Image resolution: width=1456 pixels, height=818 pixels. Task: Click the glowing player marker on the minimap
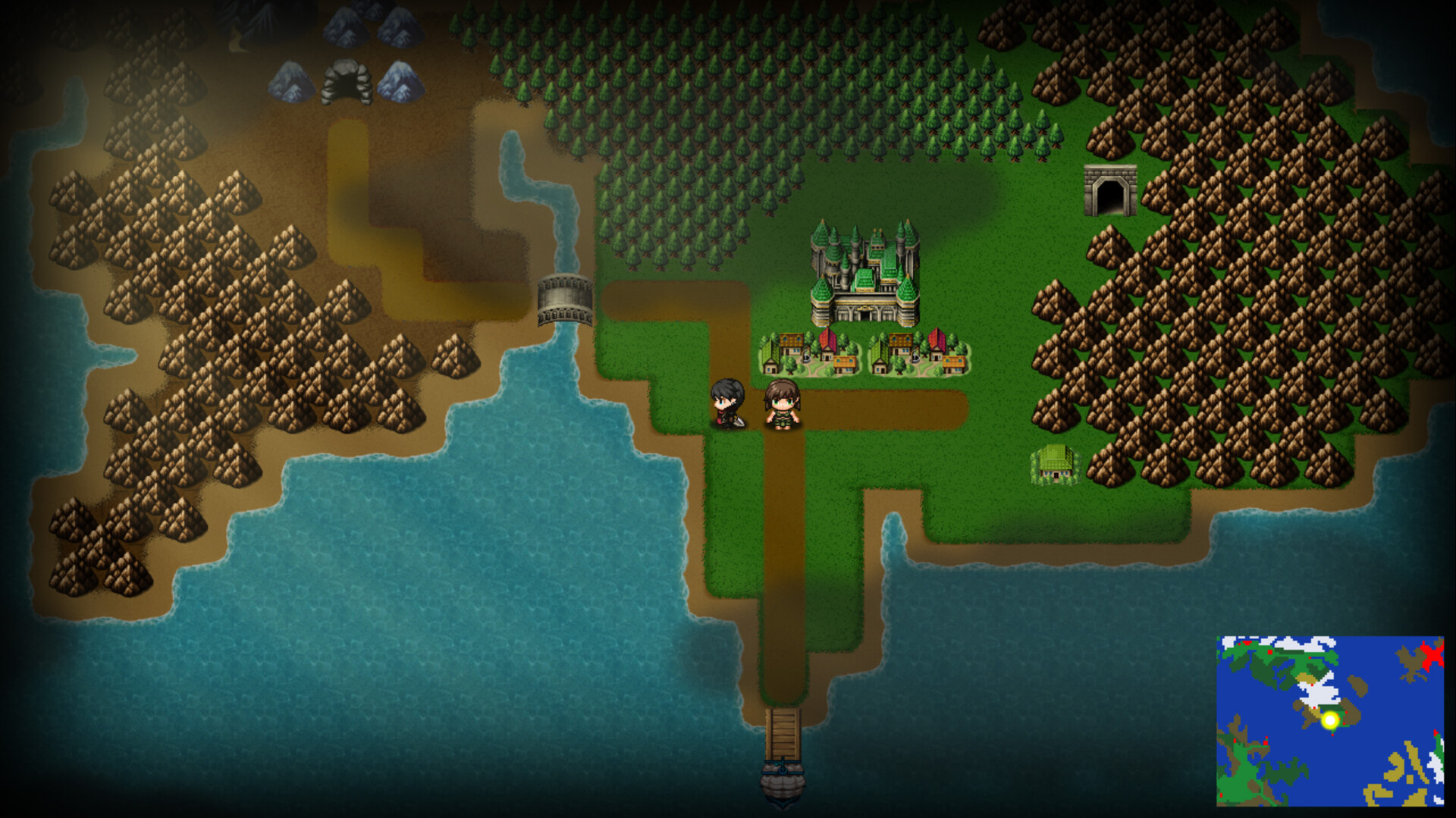[x=1329, y=720]
